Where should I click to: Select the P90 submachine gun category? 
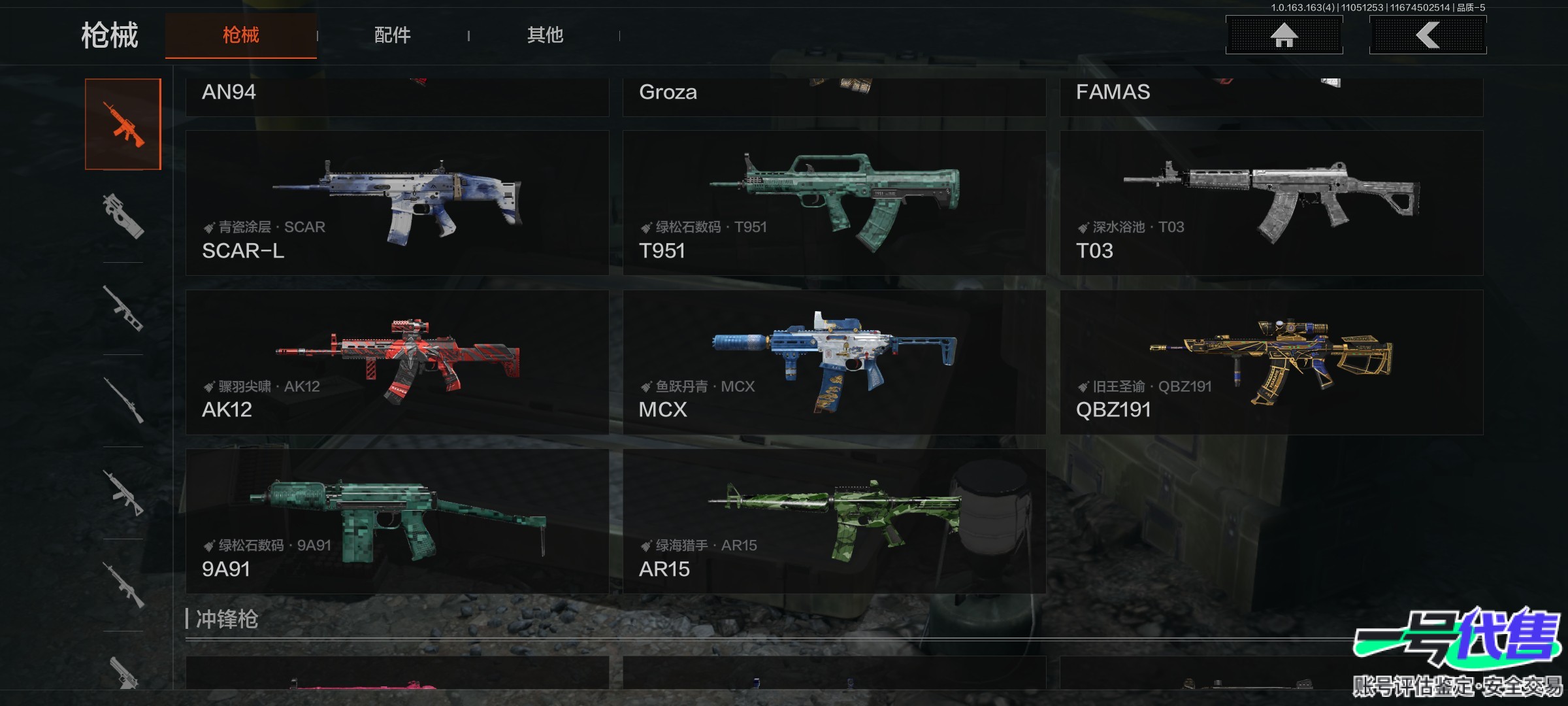[x=123, y=216]
